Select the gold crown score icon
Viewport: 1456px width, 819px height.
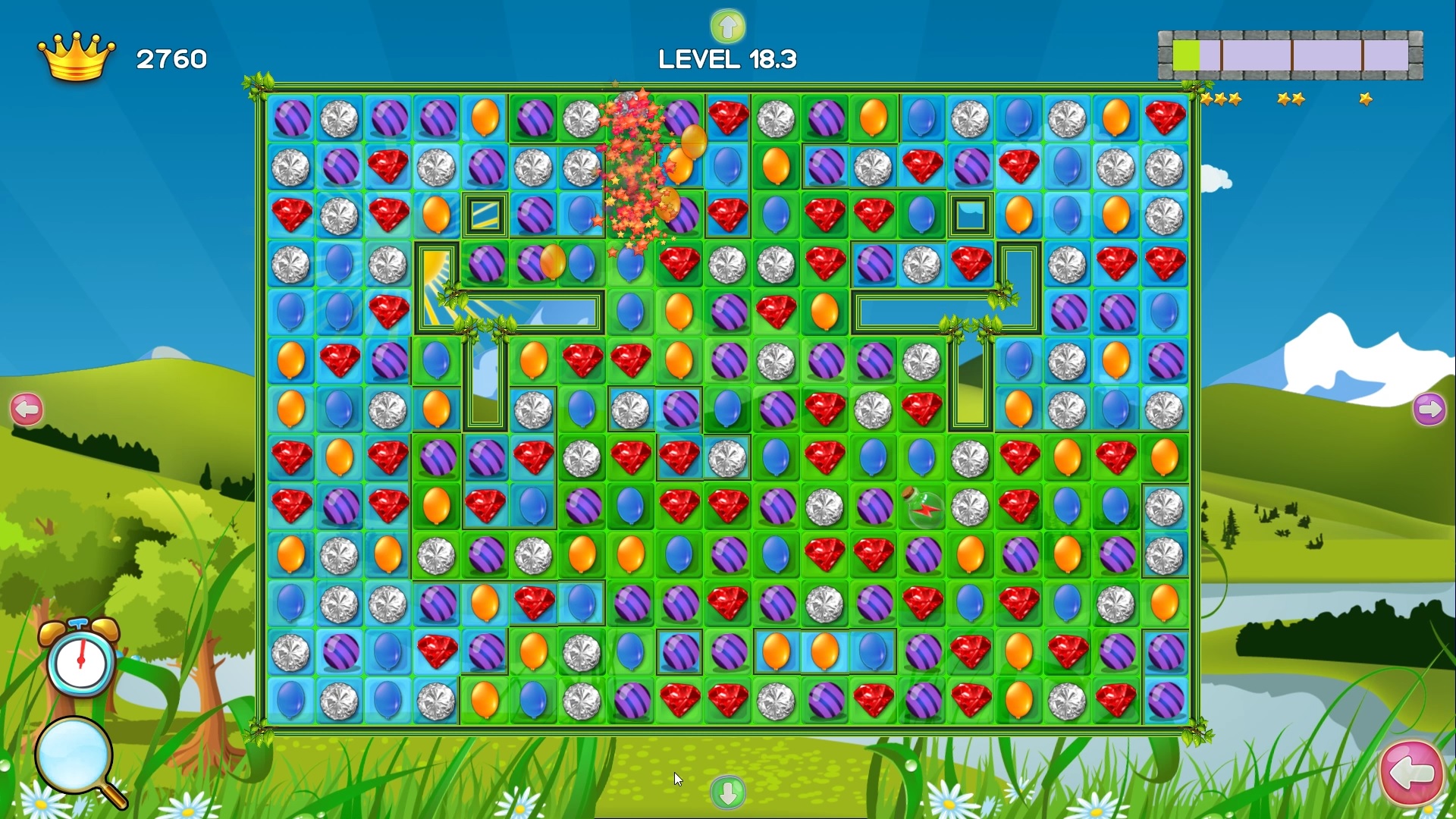pyautogui.click(x=76, y=57)
